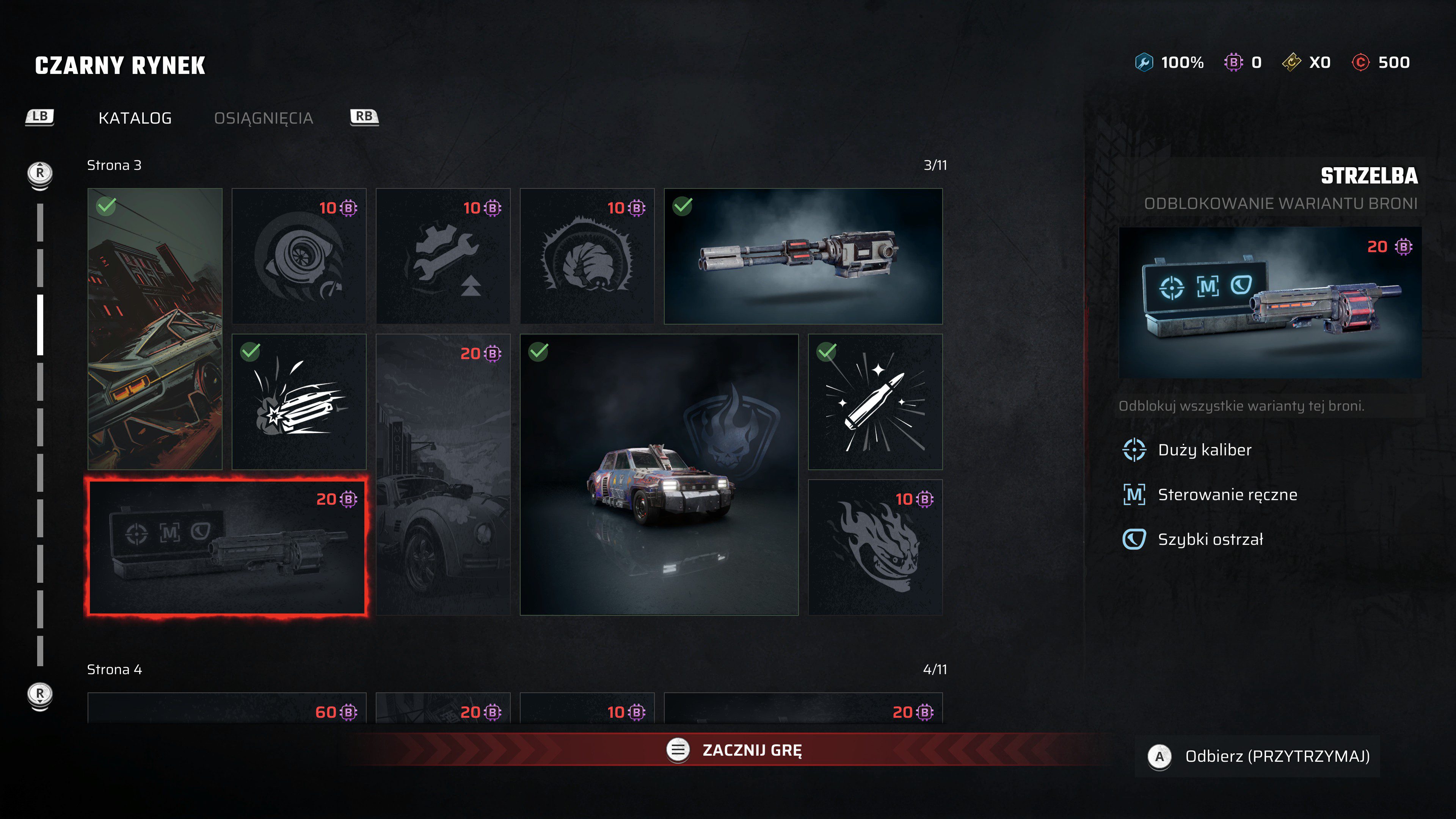Choose the flaming face emblem tile
The height and width of the screenshot is (819, 1456).
pyautogui.click(x=875, y=547)
